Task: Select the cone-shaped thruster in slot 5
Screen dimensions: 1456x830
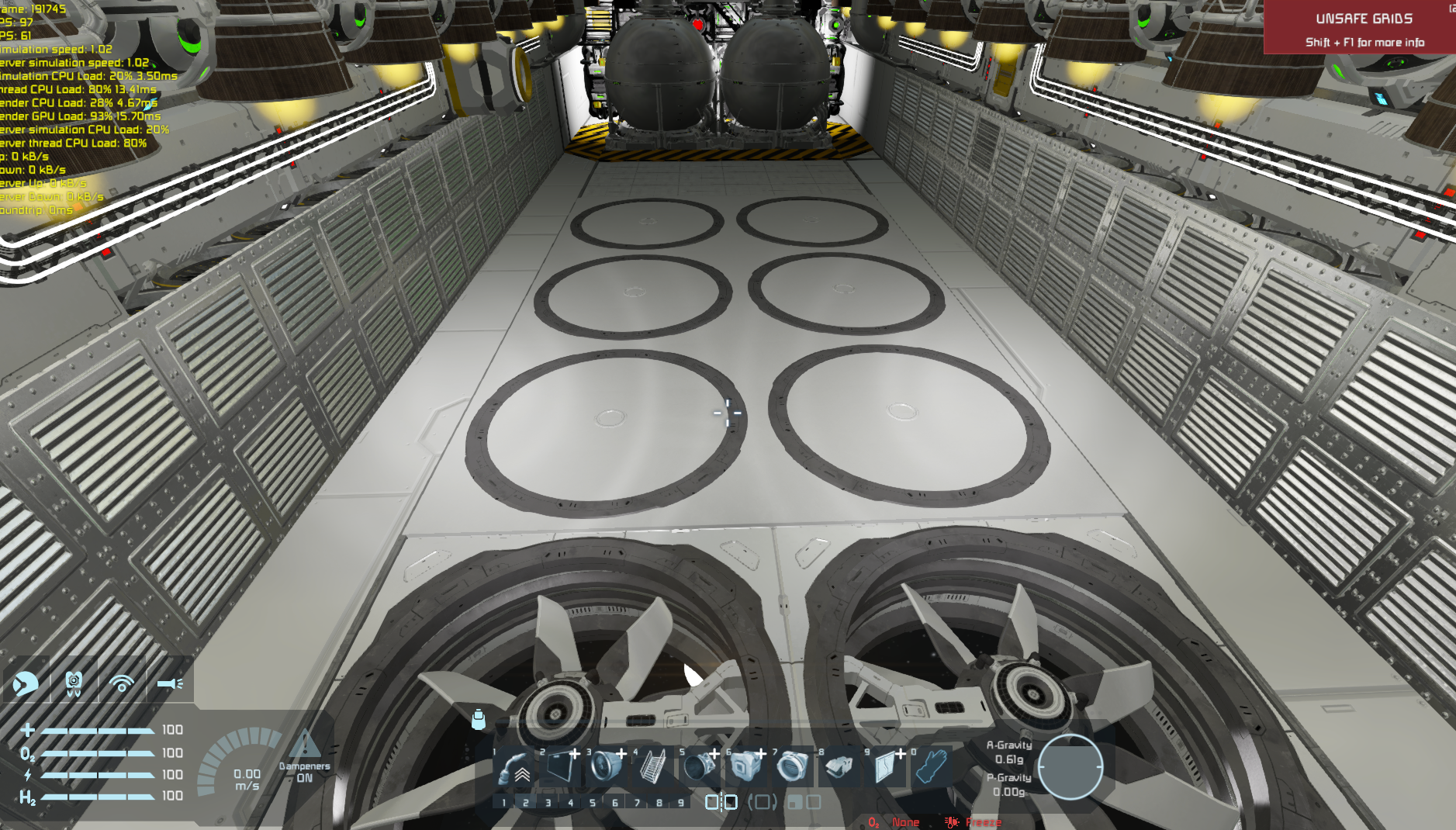Action: [699, 767]
